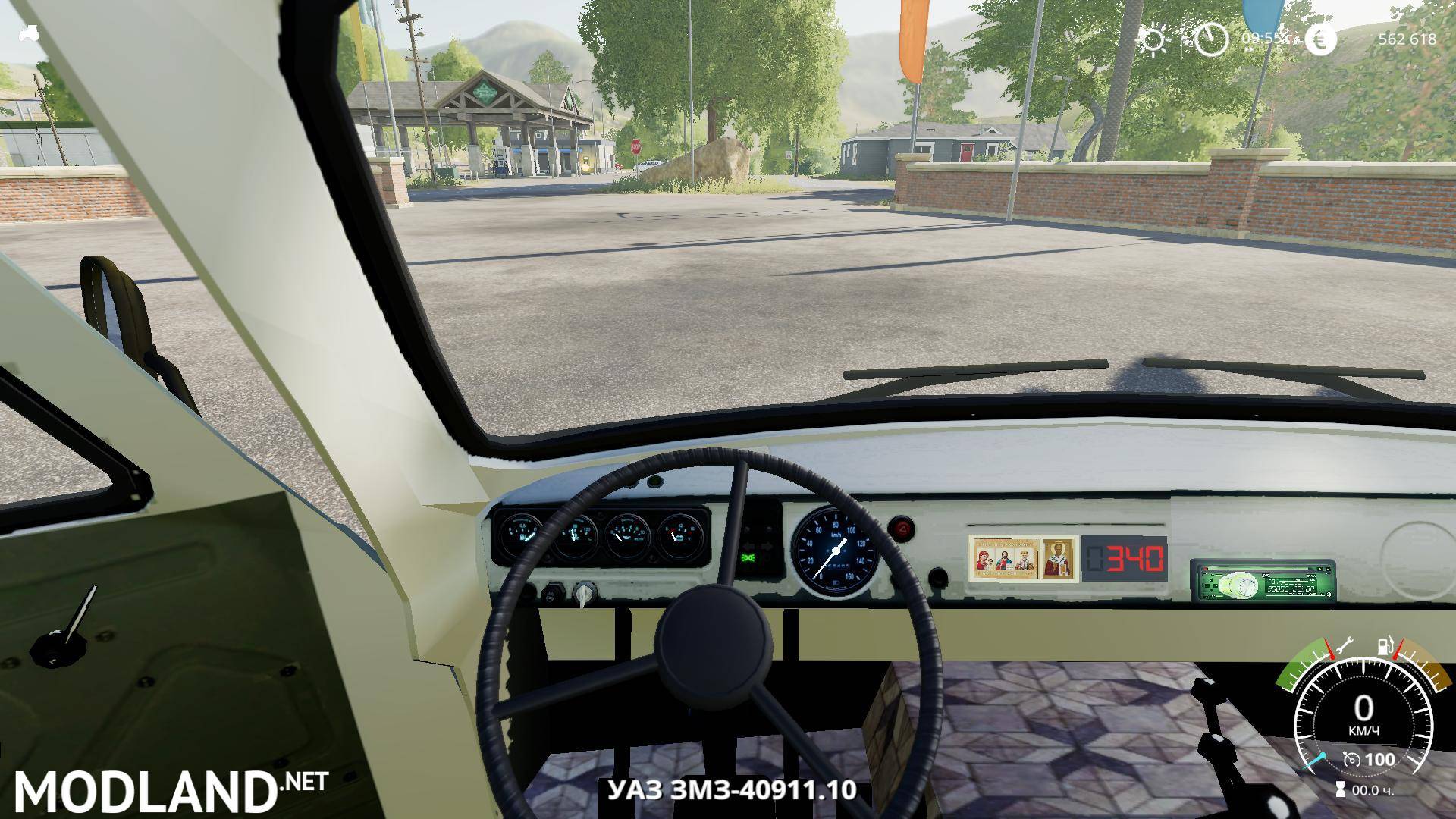Screen dimensions: 1456x819
Task: Select the hourglass operating hours icon
Action: [x=1341, y=789]
